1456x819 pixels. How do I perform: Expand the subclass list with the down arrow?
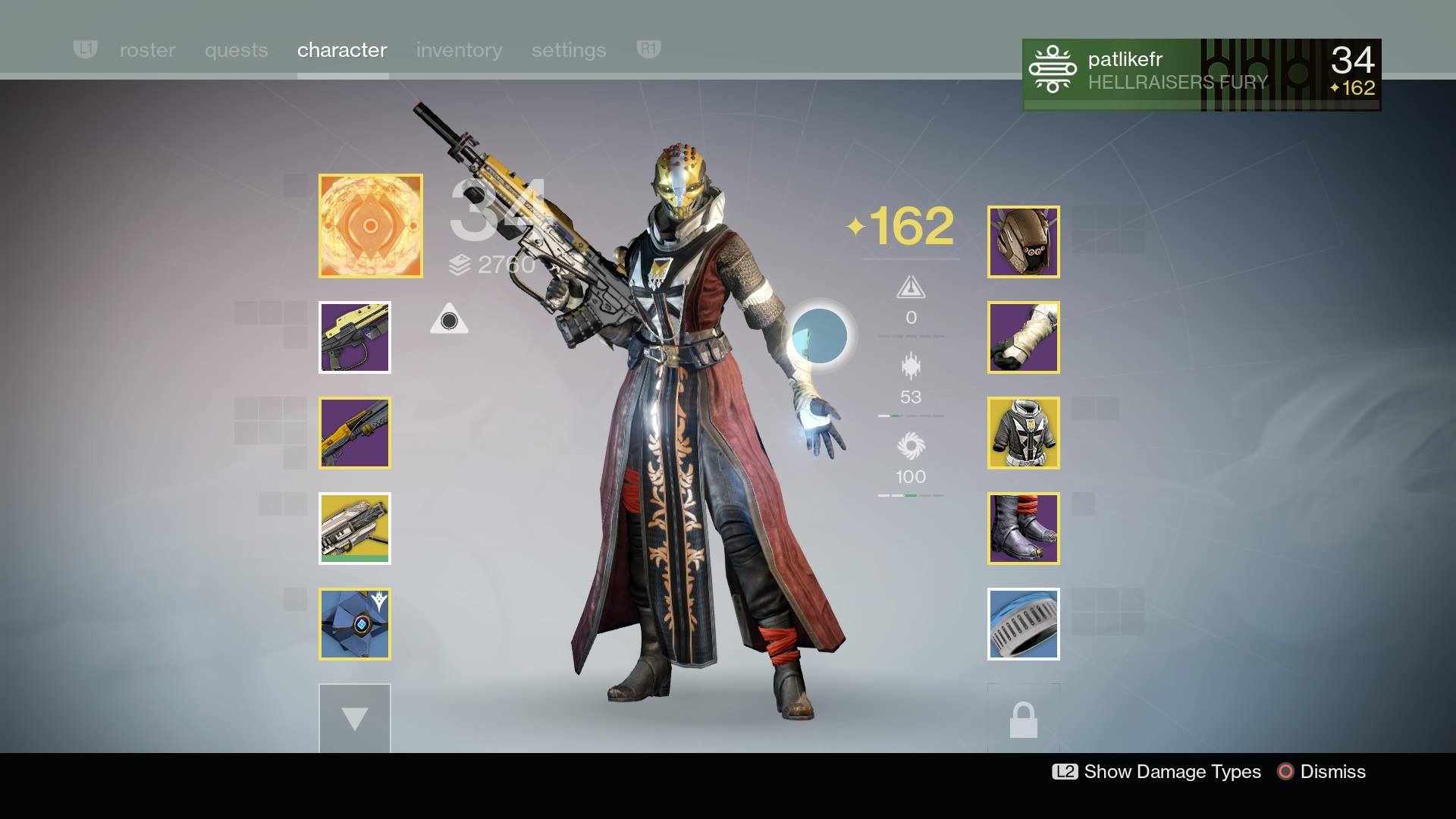click(354, 718)
